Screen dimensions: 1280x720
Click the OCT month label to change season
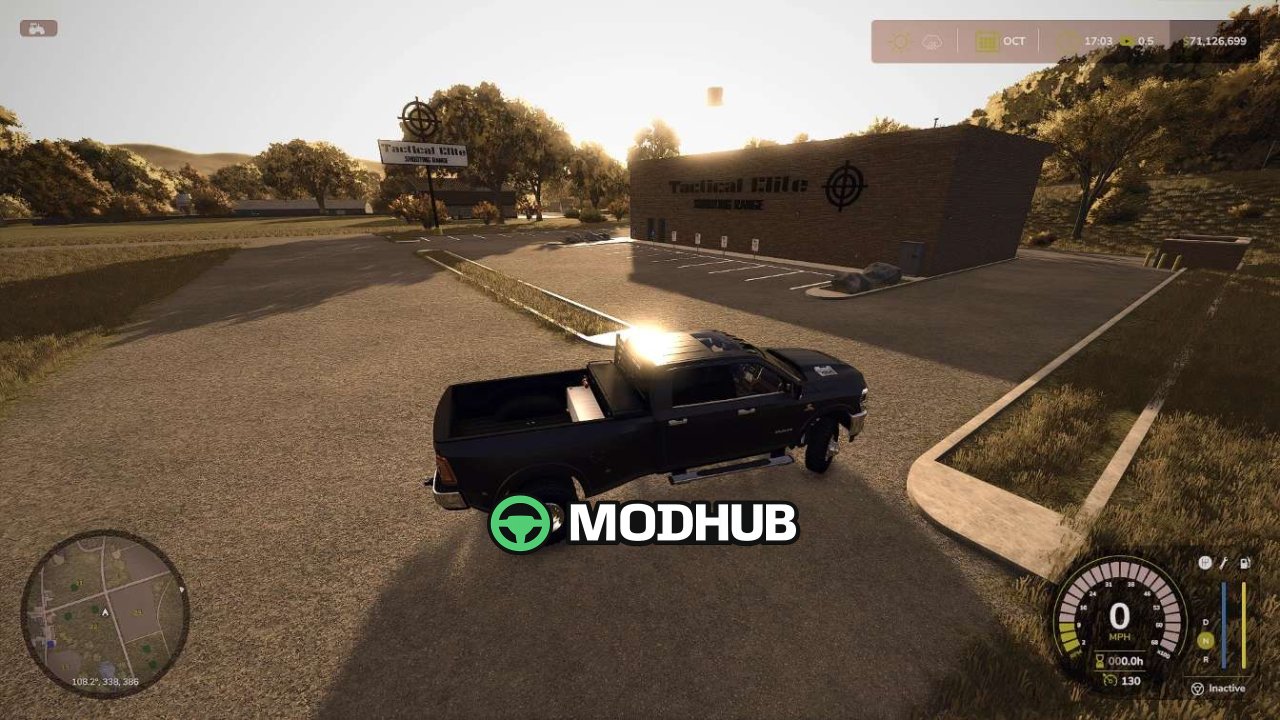click(1014, 41)
